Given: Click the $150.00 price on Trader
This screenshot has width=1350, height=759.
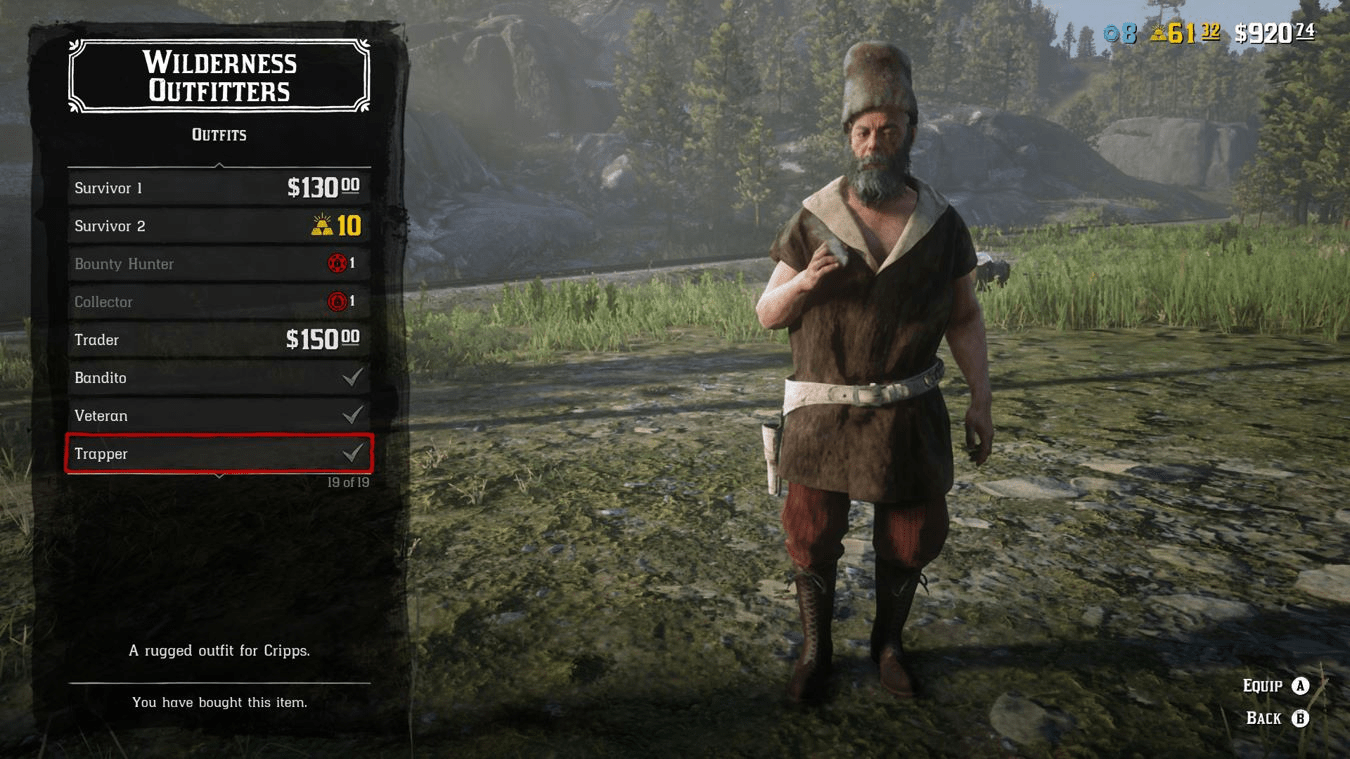Looking at the screenshot, I should tap(324, 339).
